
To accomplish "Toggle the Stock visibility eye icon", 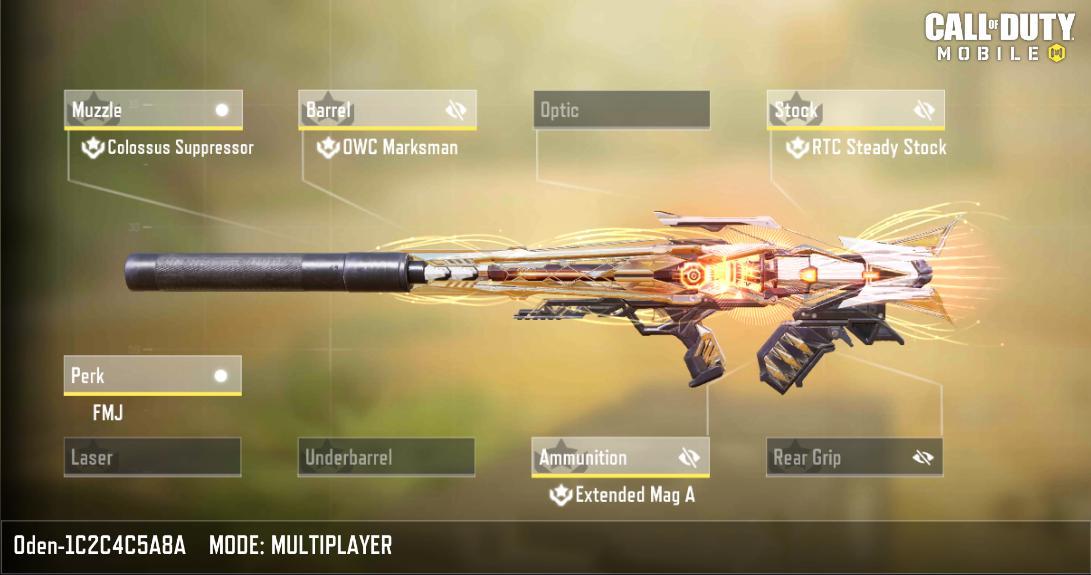I will (x=924, y=110).
